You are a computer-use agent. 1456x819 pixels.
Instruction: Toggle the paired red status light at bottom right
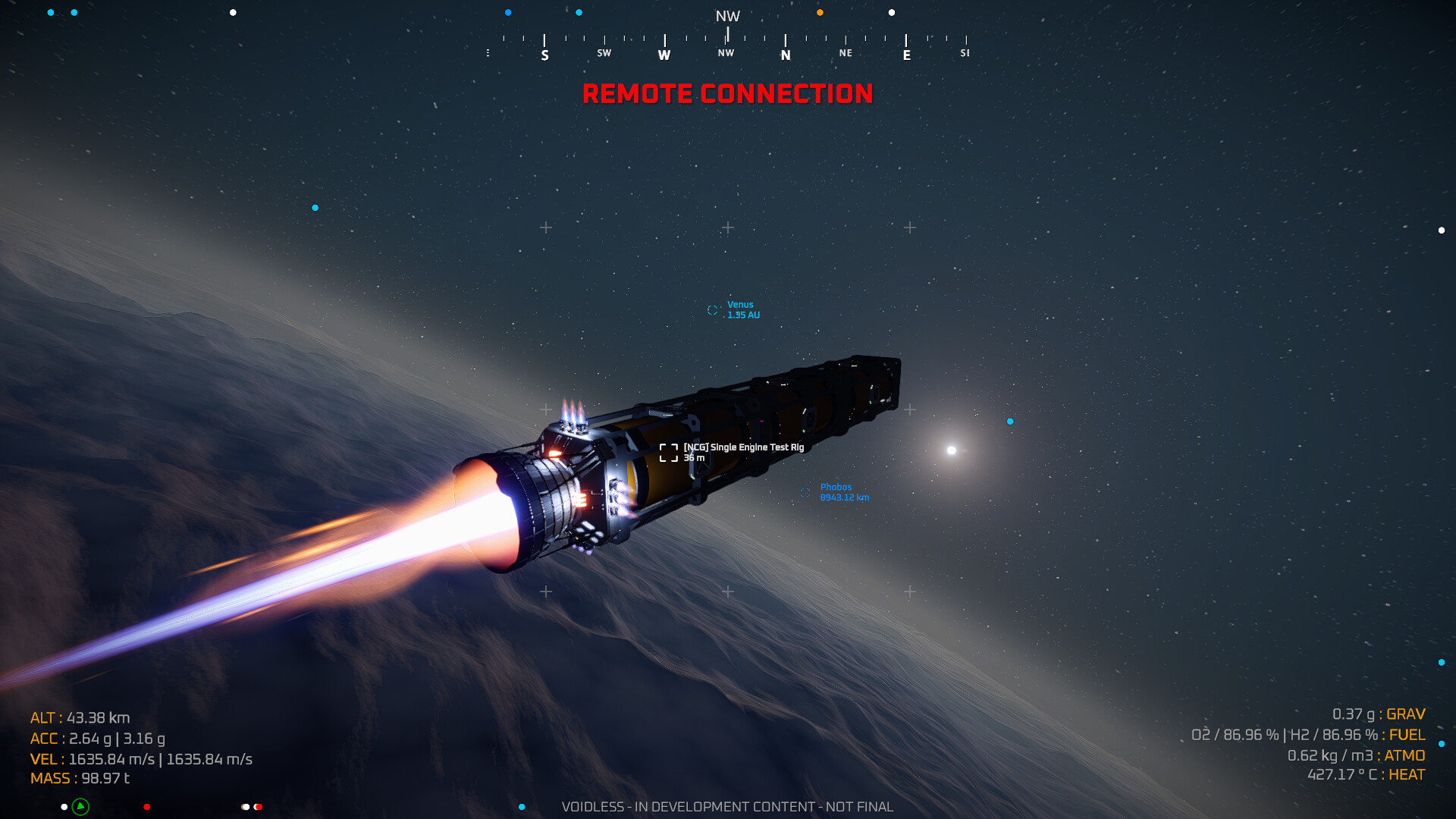(259, 807)
